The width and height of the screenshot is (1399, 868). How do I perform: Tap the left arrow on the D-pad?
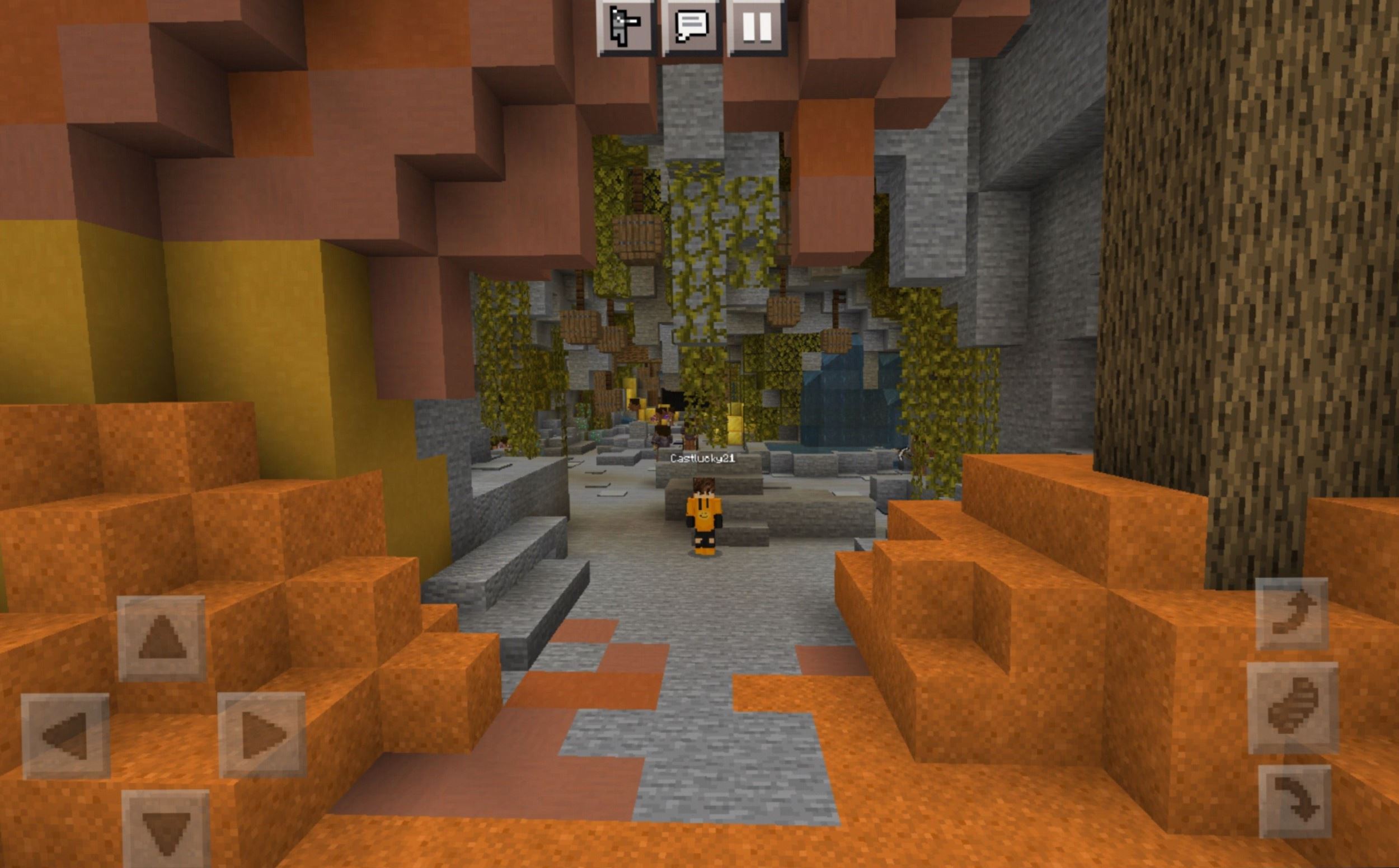[65, 735]
